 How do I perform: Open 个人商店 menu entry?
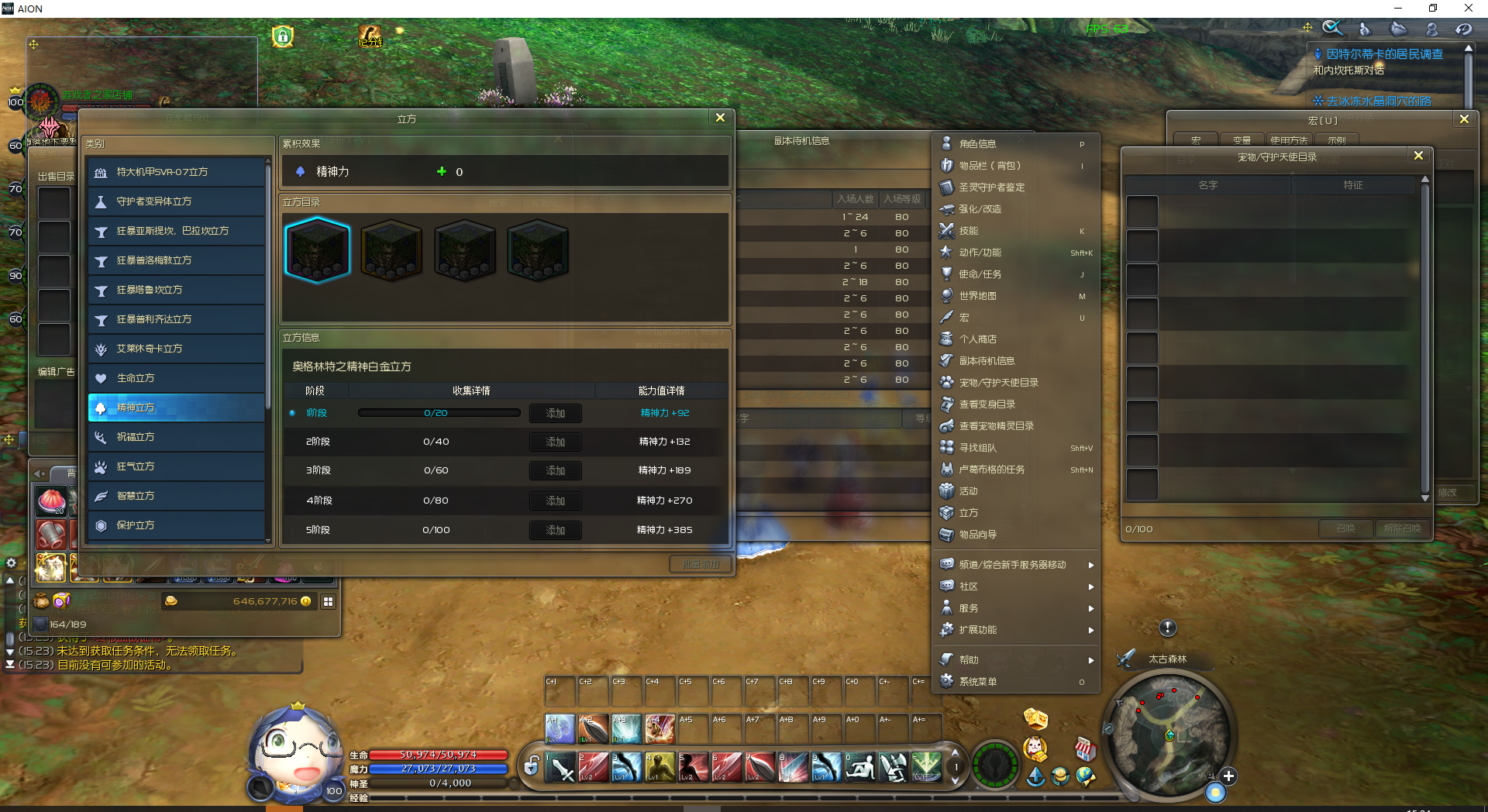coord(977,339)
